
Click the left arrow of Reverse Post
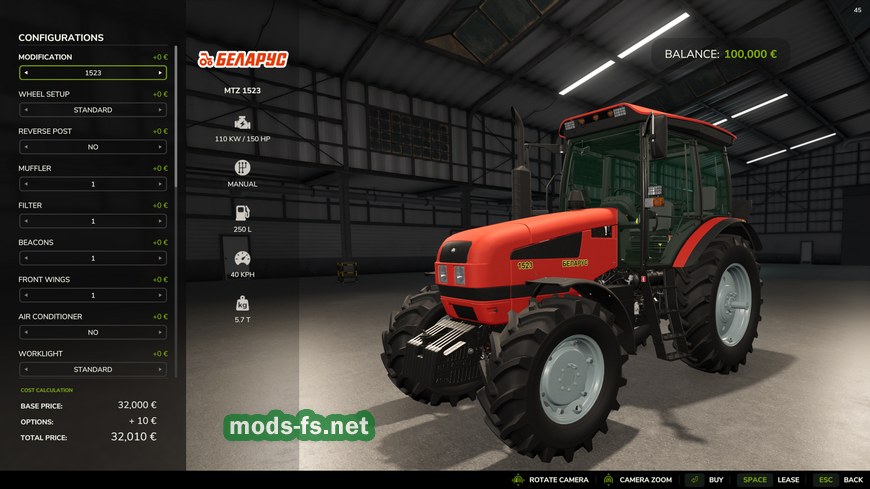(26, 147)
